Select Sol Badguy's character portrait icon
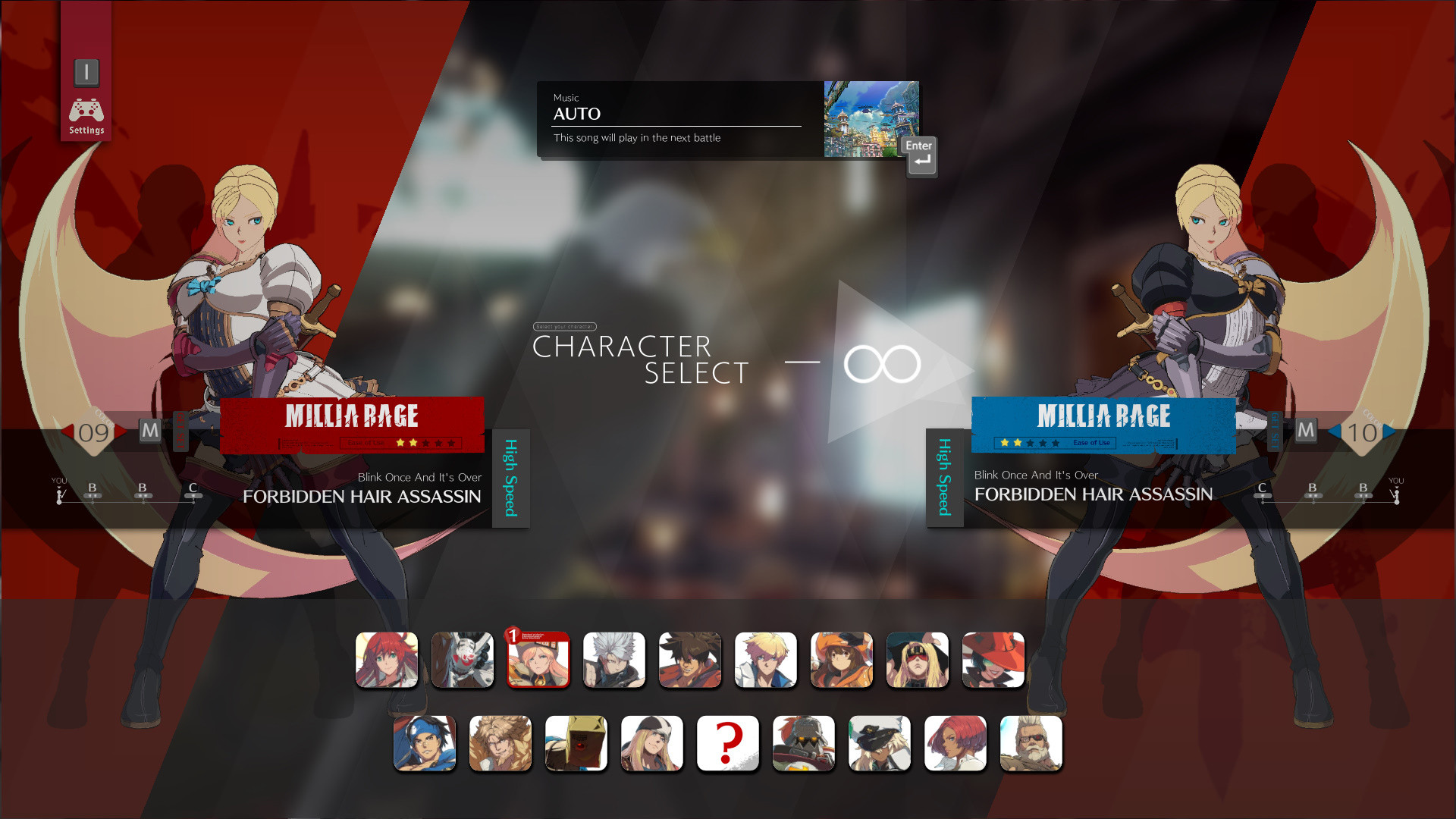 689,660
